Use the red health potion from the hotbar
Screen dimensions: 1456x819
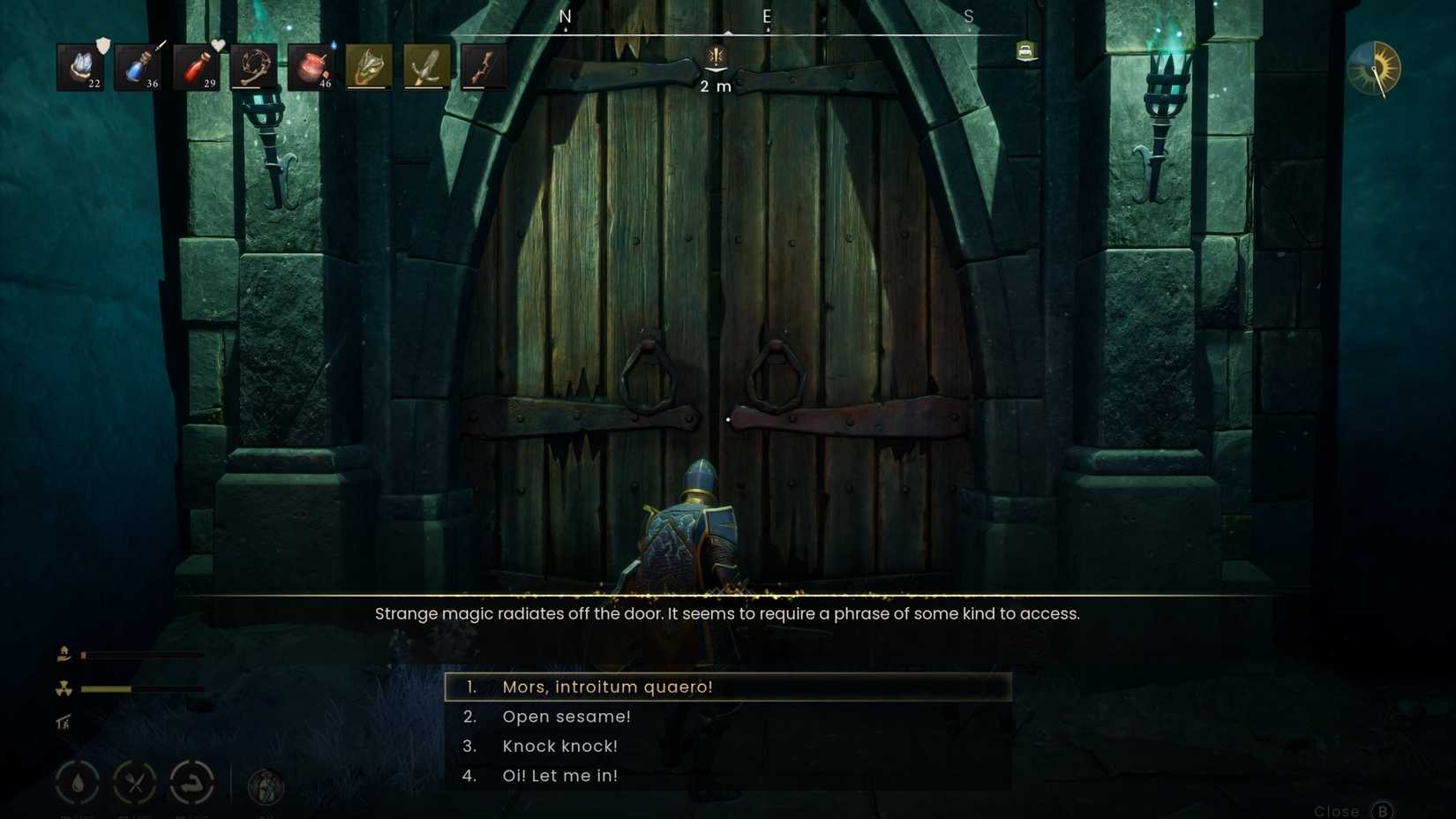click(x=195, y=67)
